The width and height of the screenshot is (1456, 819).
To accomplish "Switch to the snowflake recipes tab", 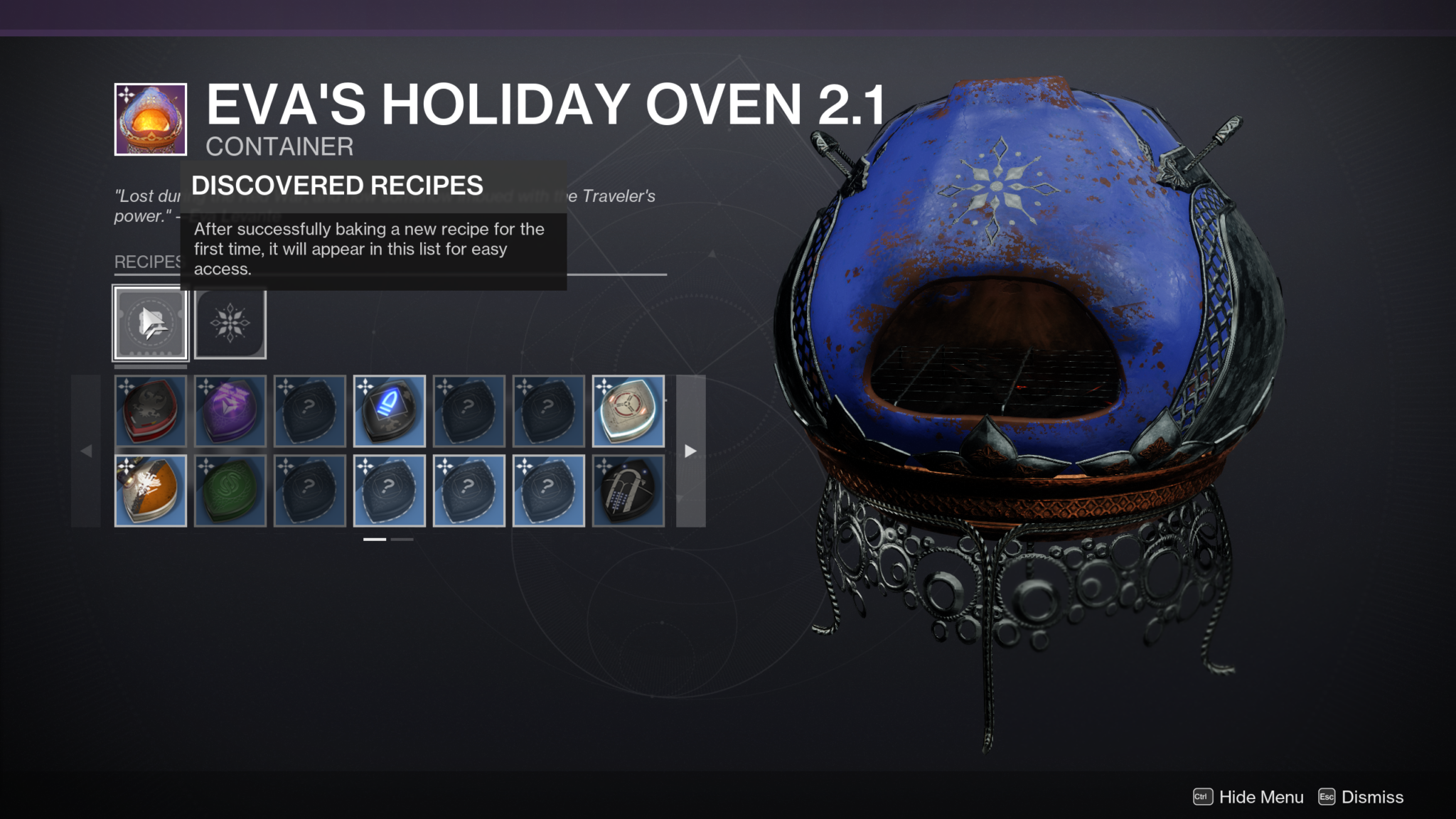I will click(230, 323).
